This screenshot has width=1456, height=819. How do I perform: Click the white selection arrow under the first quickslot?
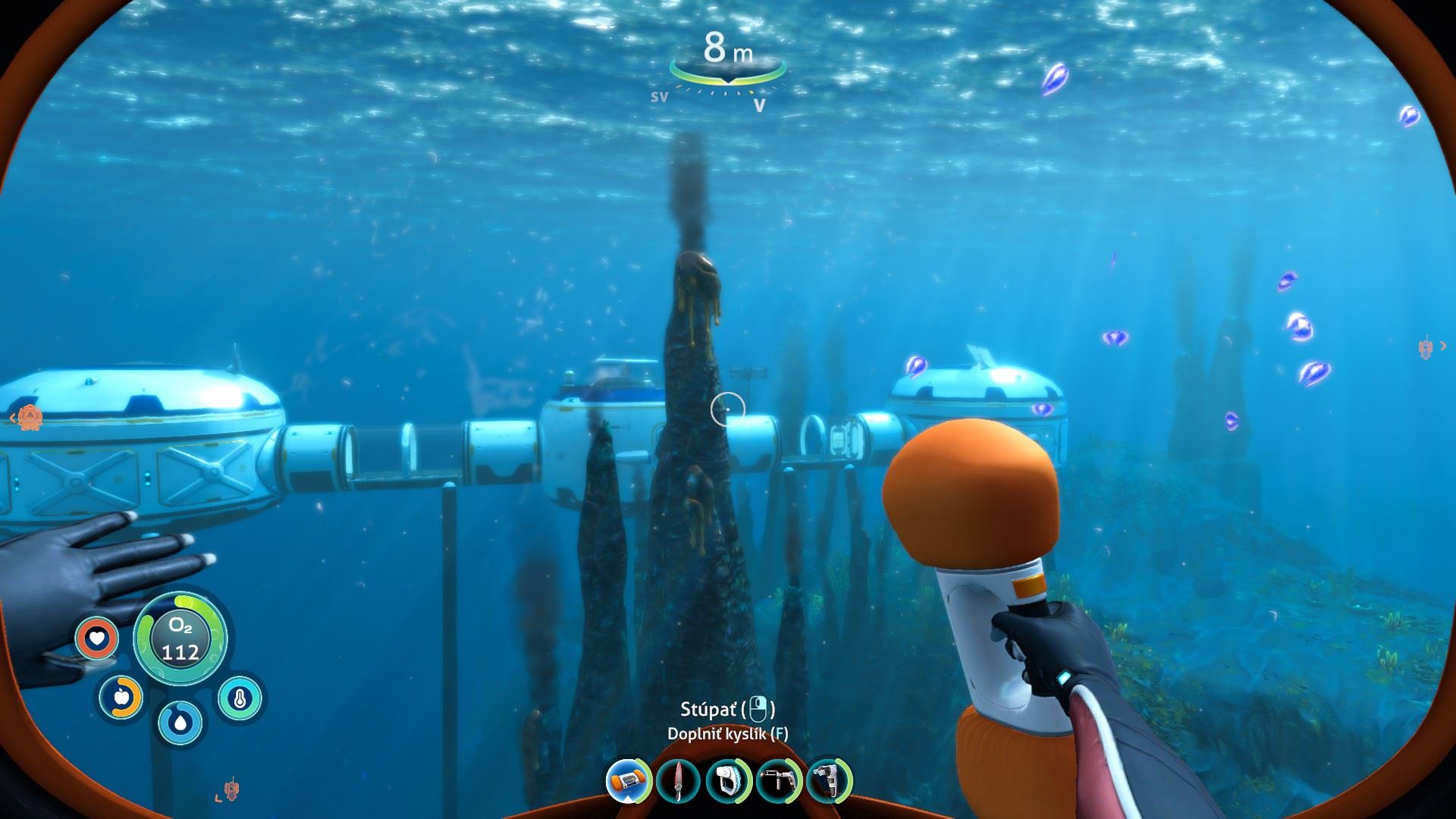pyautogui.click(x=627, y=799)
